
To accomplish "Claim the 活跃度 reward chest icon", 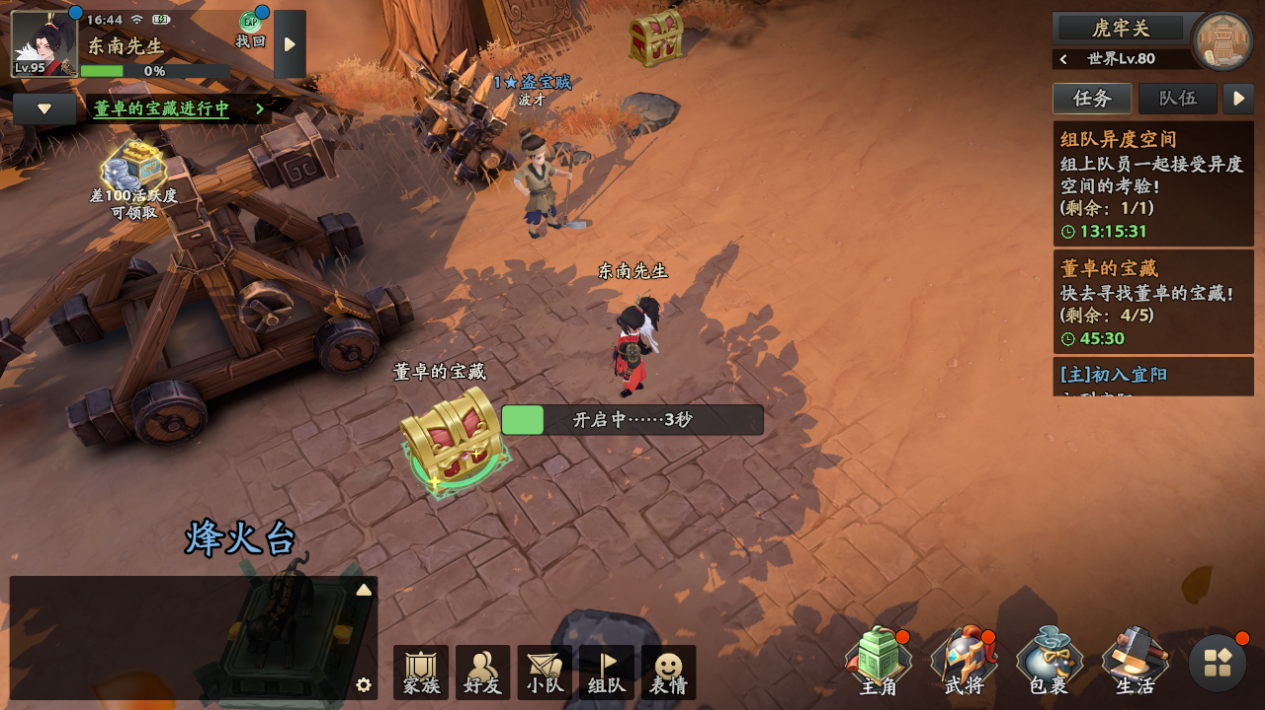I will (x=133, y=167).
